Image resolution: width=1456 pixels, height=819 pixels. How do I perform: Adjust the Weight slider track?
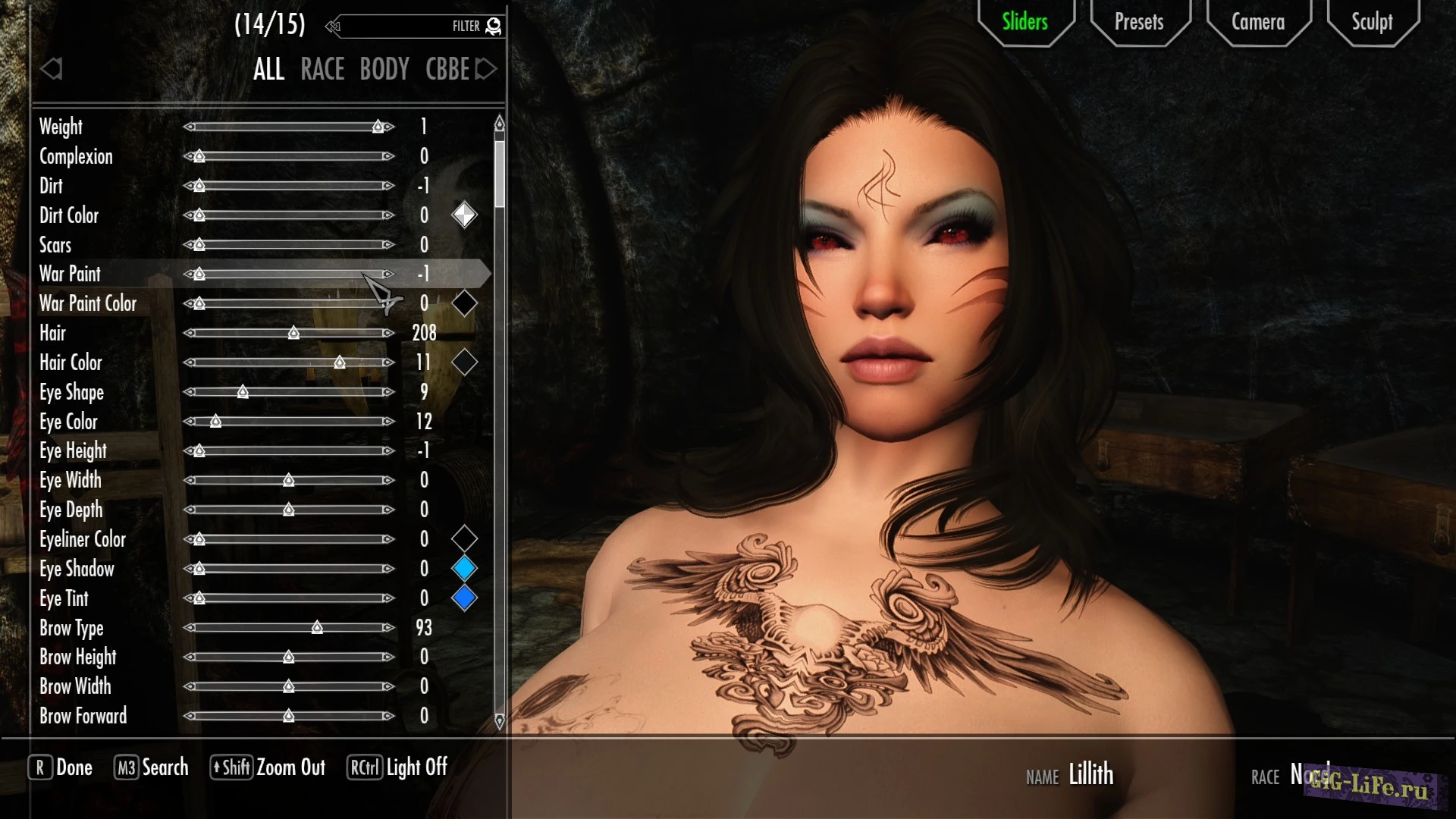tap(289, 127)
